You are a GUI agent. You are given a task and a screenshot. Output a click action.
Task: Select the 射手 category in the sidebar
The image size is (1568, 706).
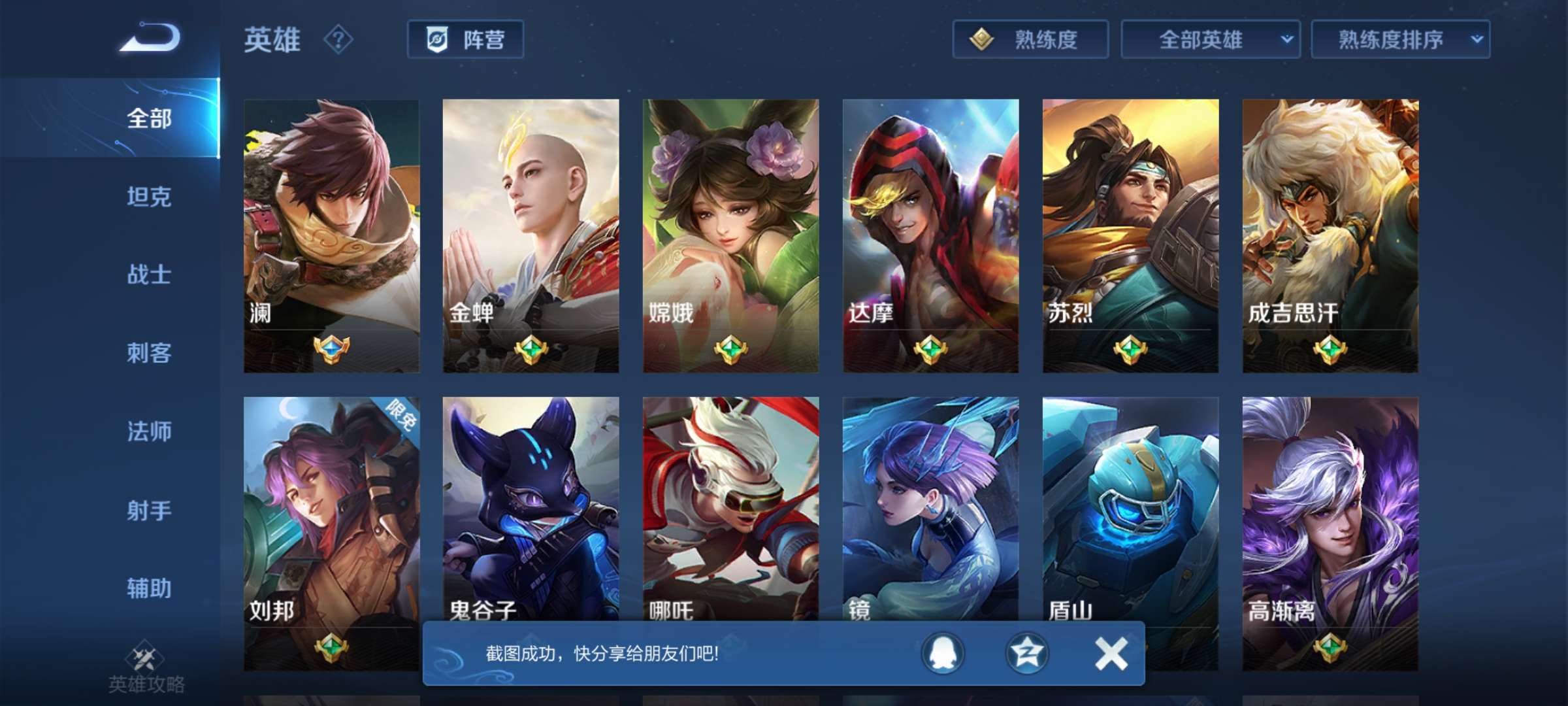[149, 511]
